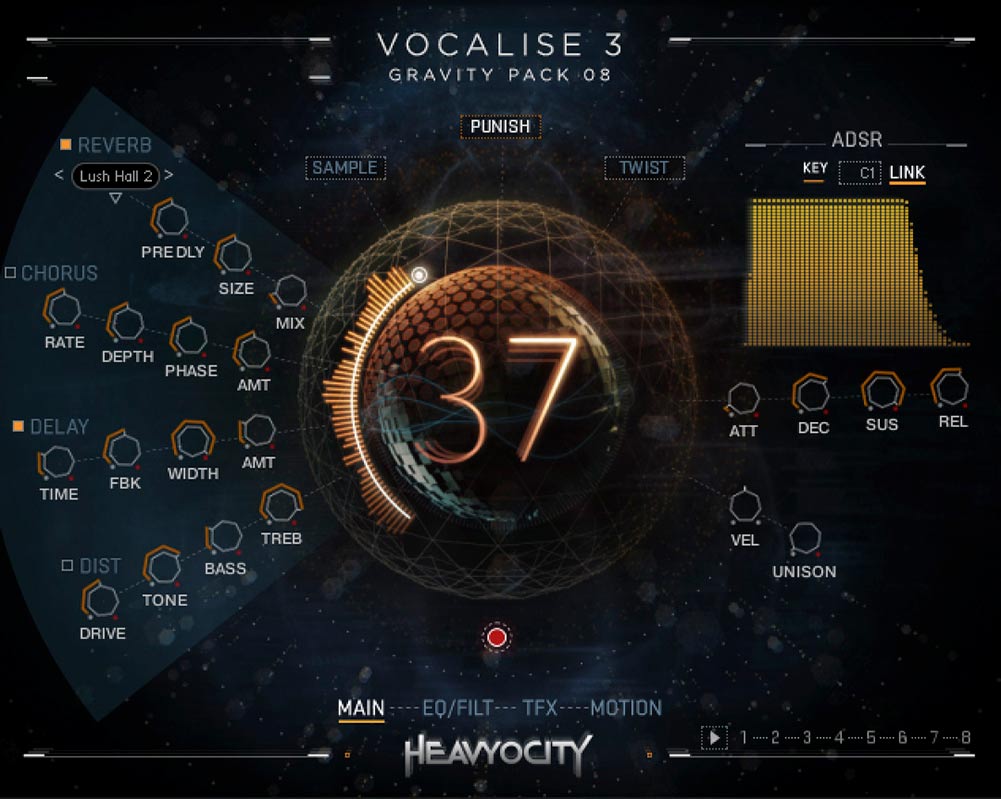Toggle the ADSR Key option

pos(814,169)
